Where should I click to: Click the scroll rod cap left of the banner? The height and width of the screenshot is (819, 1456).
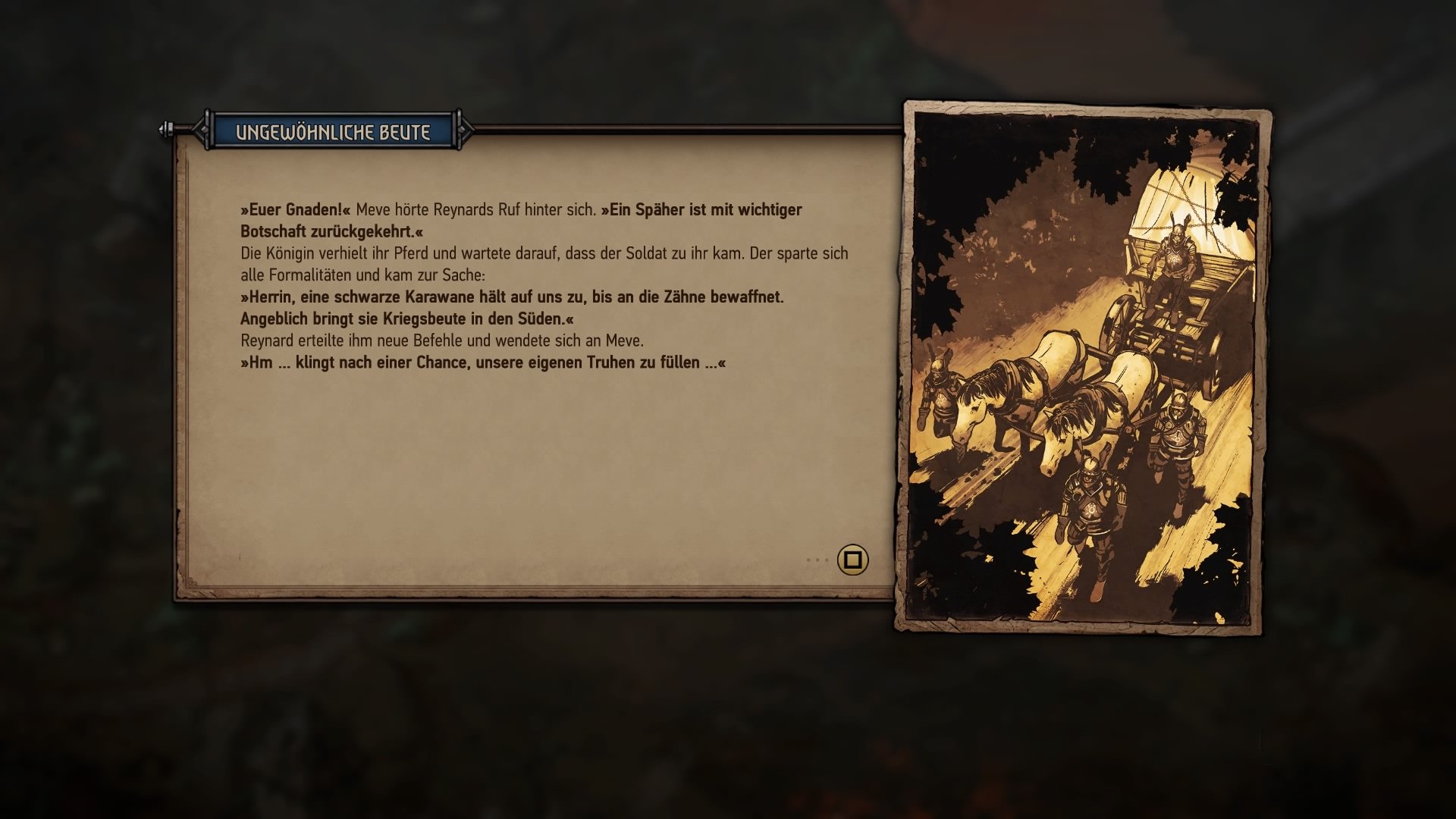tap(164, 129)
